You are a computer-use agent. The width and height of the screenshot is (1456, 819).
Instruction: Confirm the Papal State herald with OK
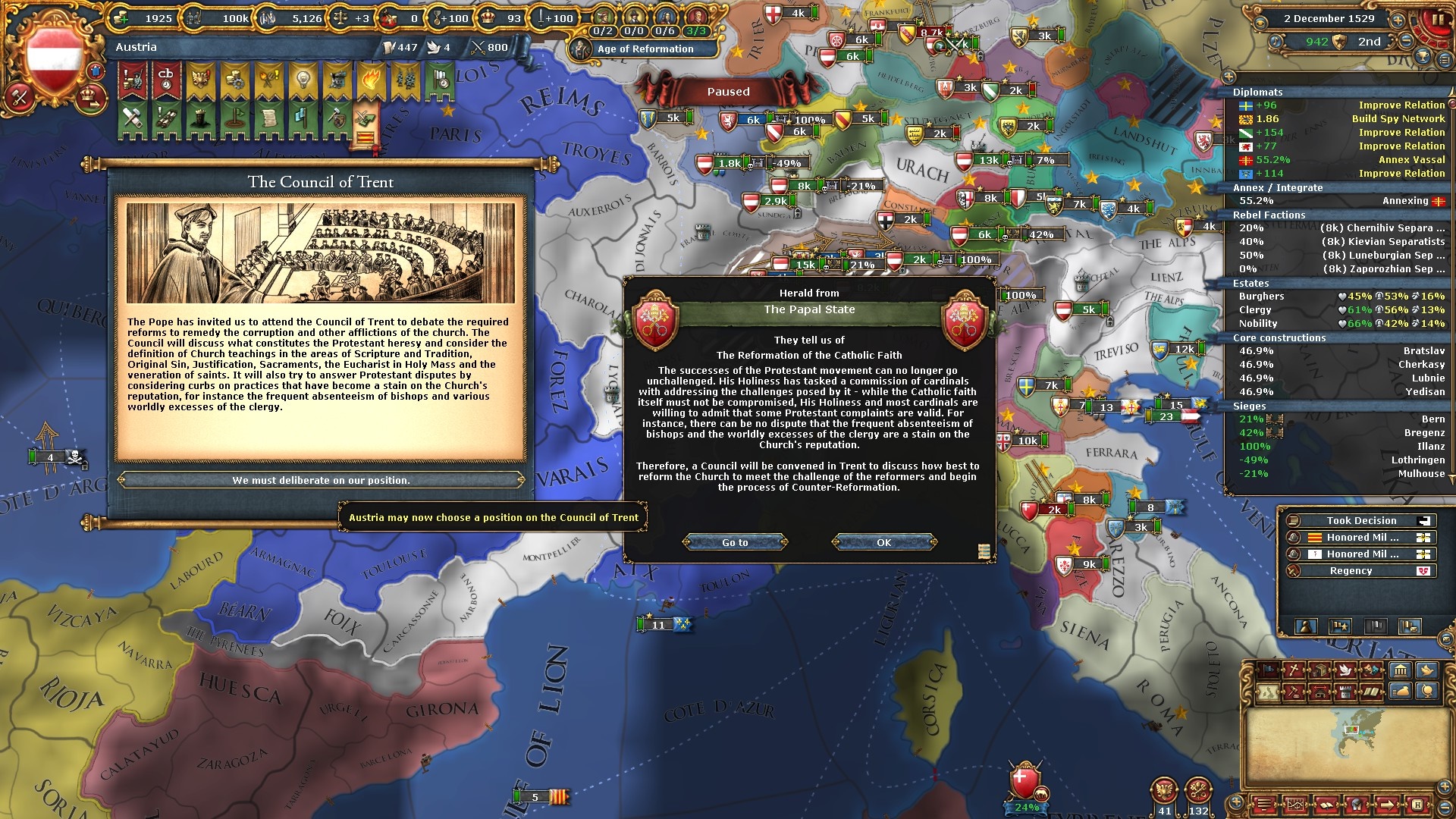pyautogui.click(x=884, y=542)
